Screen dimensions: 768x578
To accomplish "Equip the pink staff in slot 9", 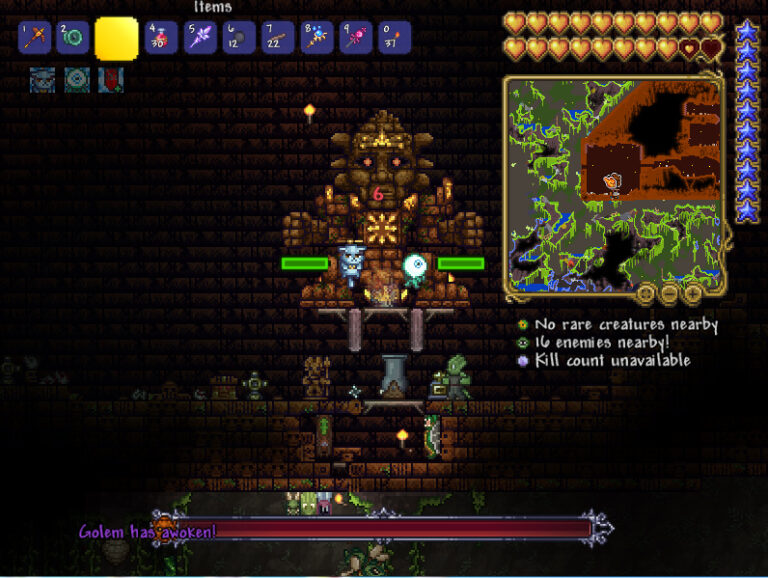I will point(355,38).
